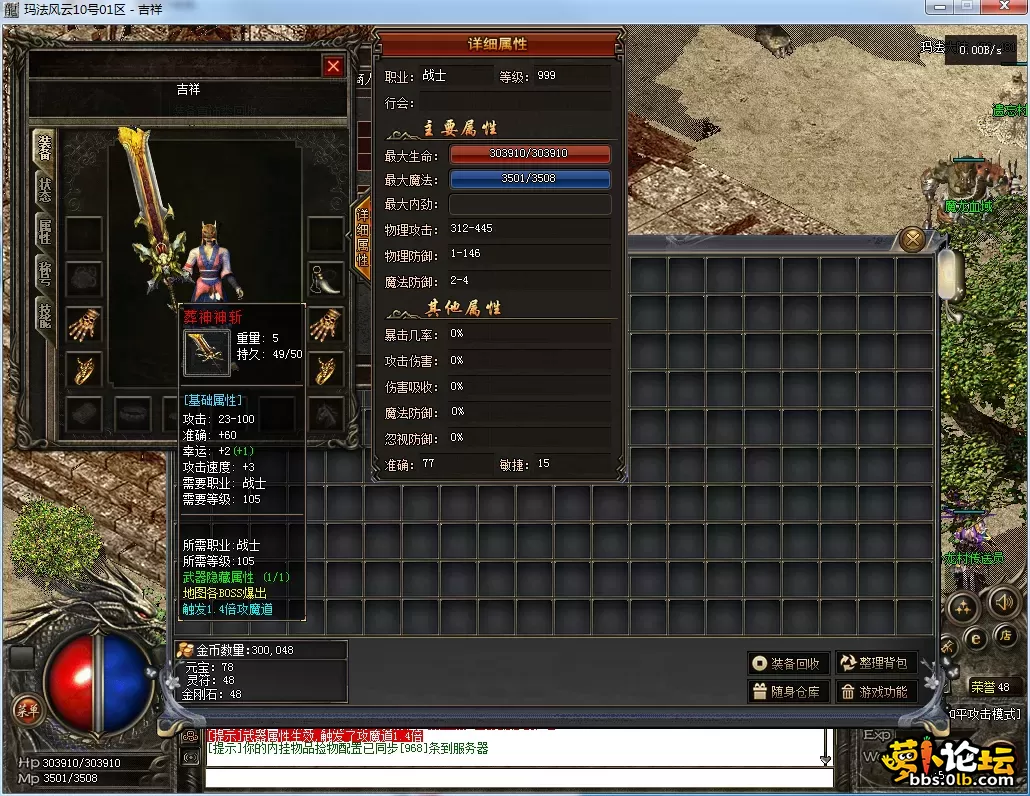Open the 游戏功能 game functions menu
Image resolution: width=1030 pixels, height=796 pixels.
(876, 691)
